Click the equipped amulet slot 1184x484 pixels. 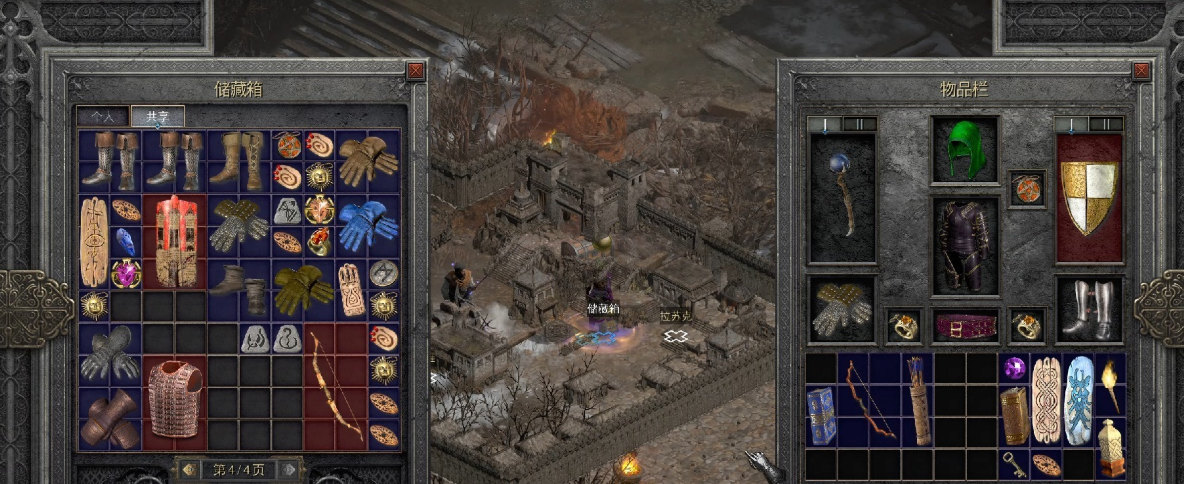pos(1026,188)
